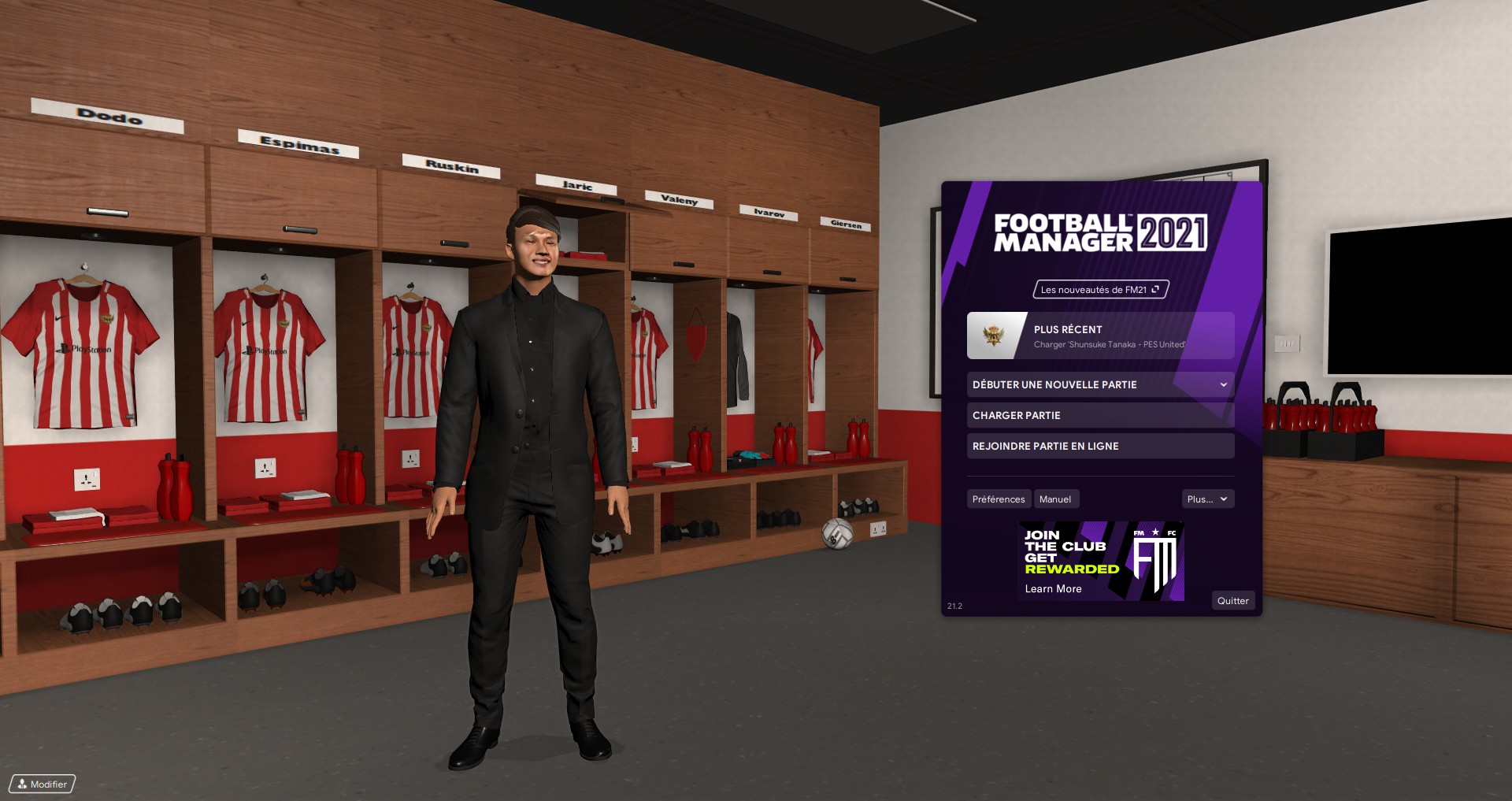
Task: Choose 'Rejoindre partie en ligne'
Action: (x=1100, y=447)
